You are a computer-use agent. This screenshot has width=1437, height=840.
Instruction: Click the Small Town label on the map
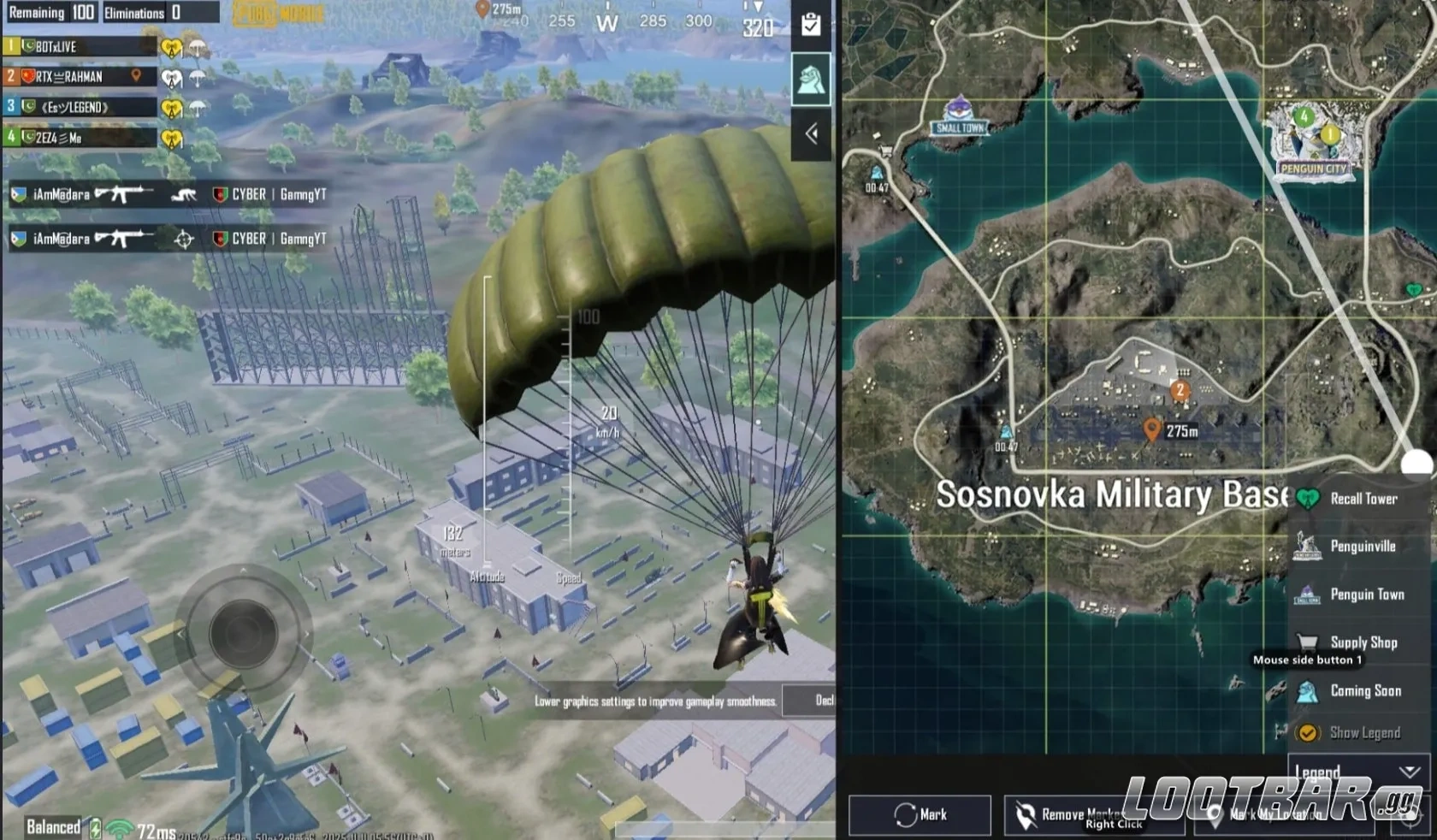click(x=959, y=127)
